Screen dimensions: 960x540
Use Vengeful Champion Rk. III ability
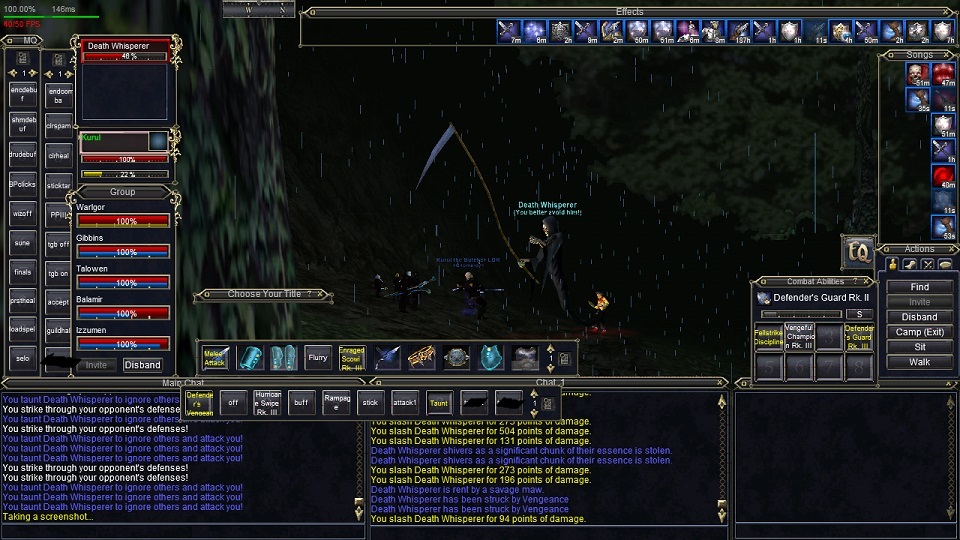coord(799,336)
